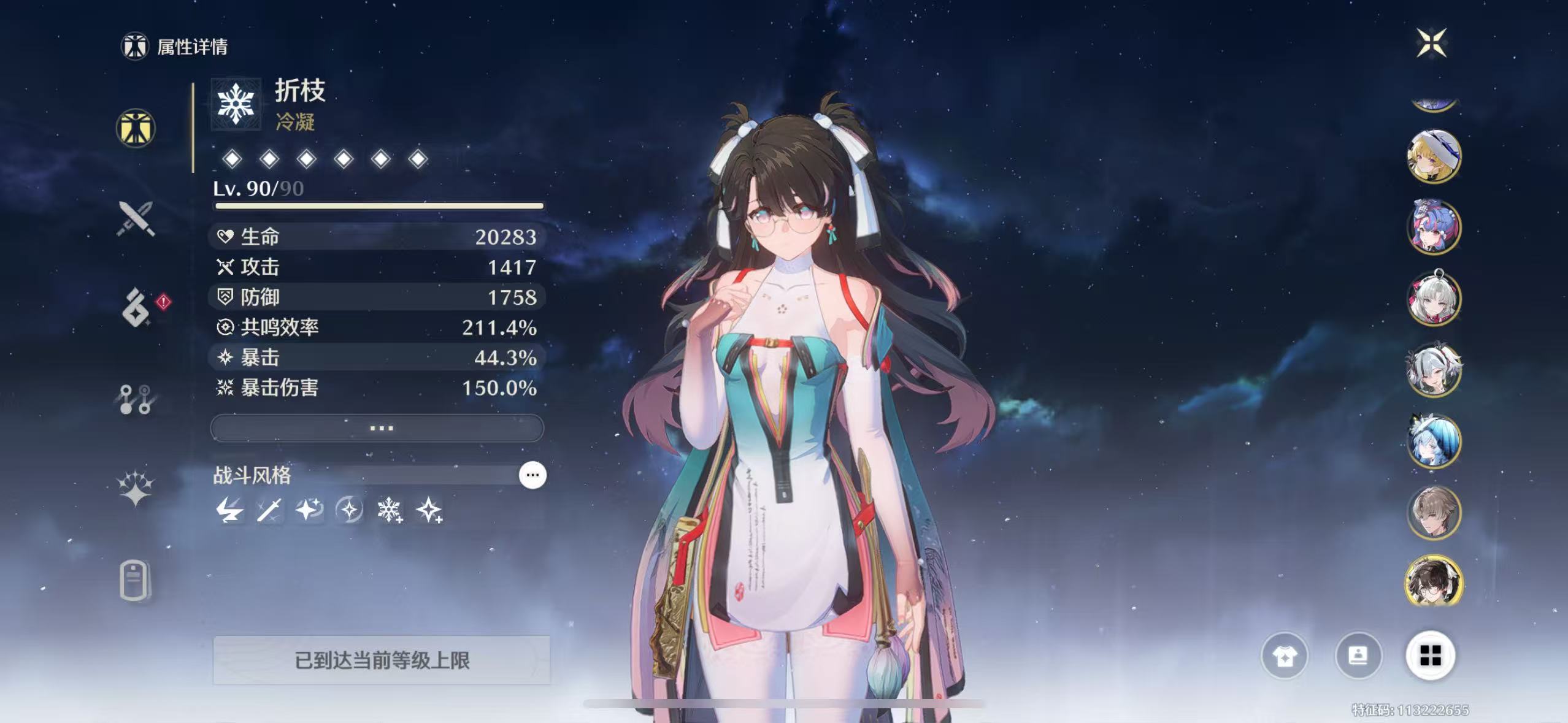
Task: Select the attributes figure tab
Action: tap(136, 128)
